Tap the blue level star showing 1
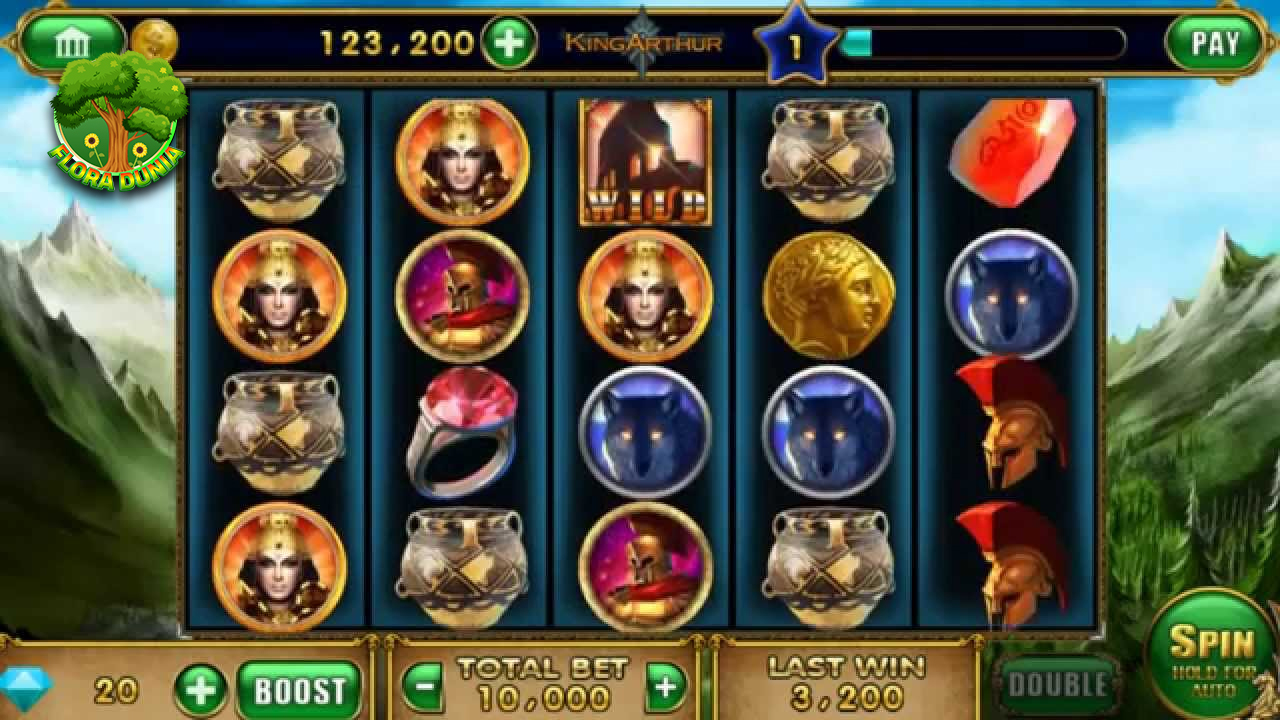1280x720 pixels. (x=794, y=40)
